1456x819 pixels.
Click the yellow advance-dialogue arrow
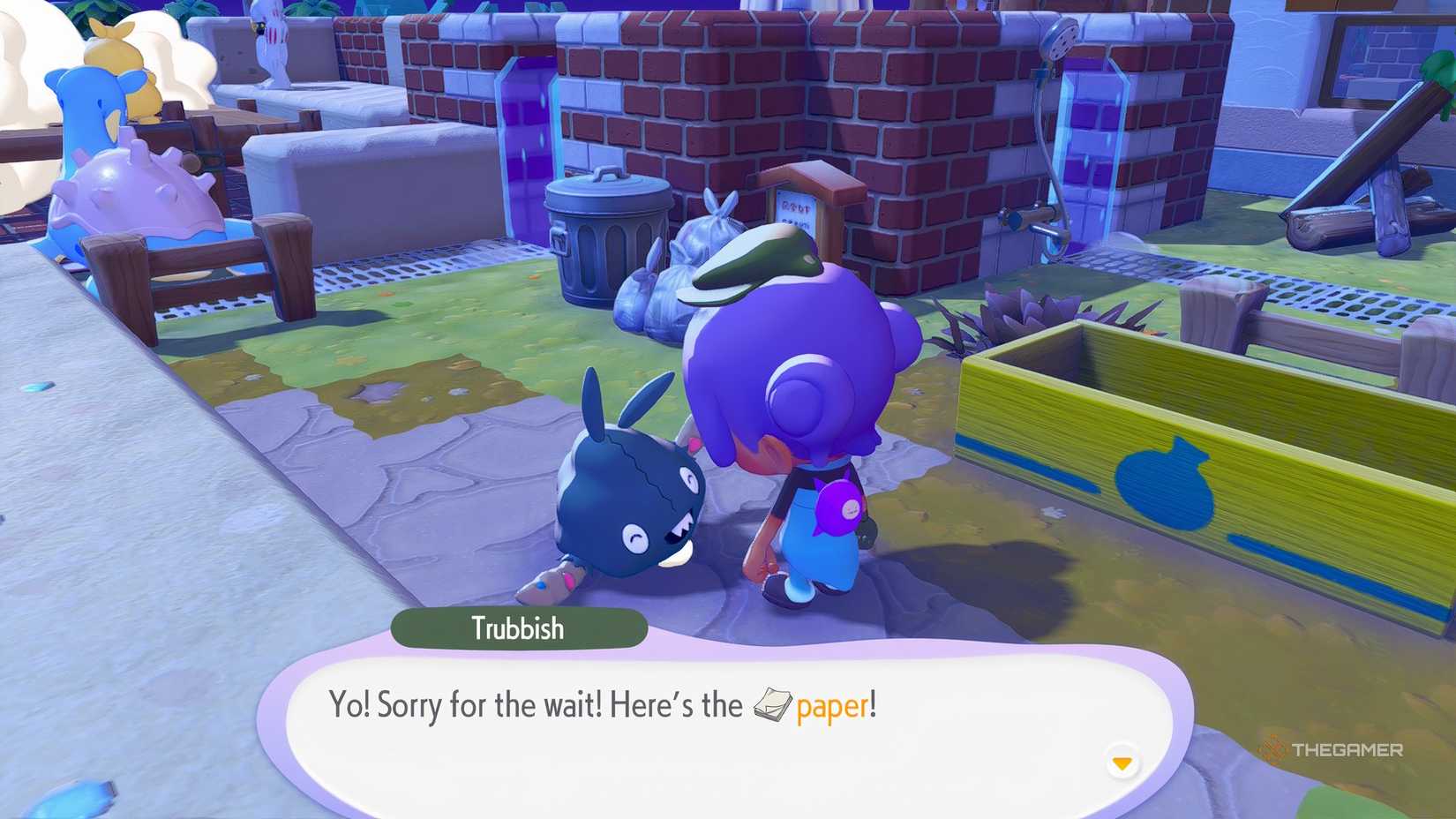tap(1122, 758)
